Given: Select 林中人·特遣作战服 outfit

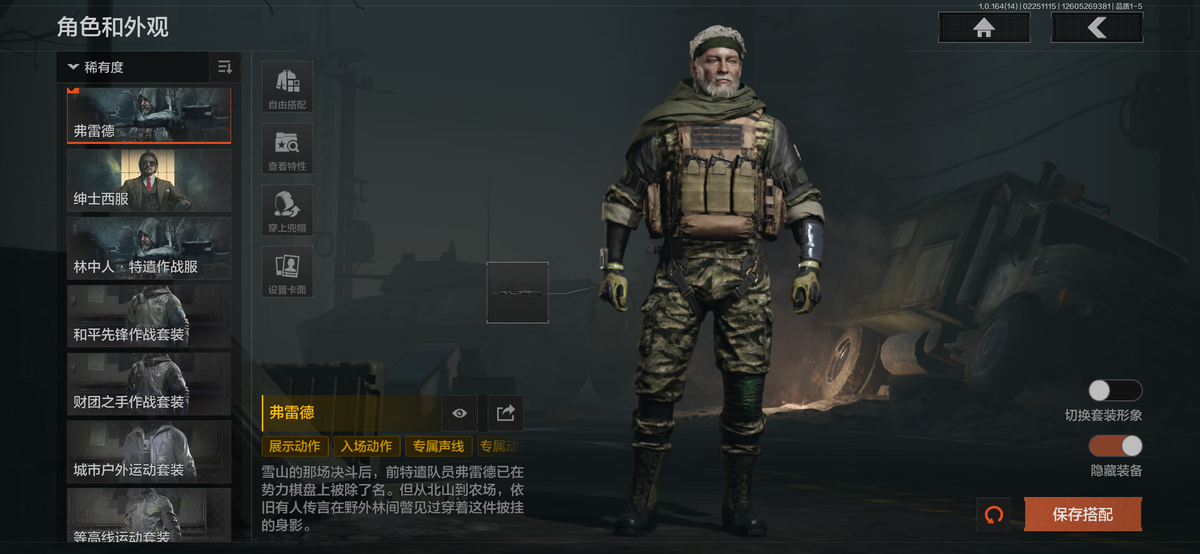Looking at the screenshot, I should click(149, 248).
